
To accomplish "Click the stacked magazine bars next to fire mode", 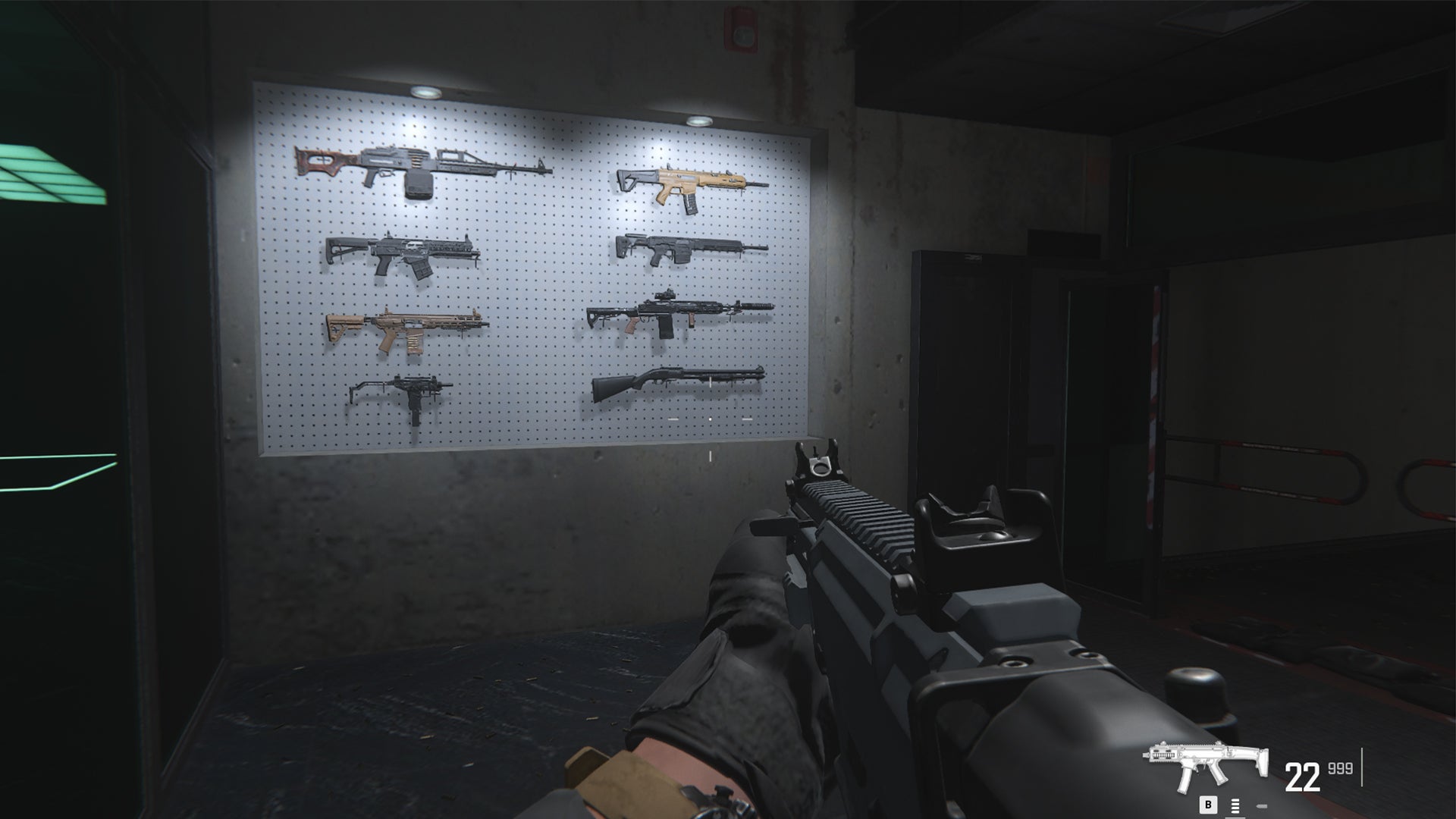I will (1235, 806).
